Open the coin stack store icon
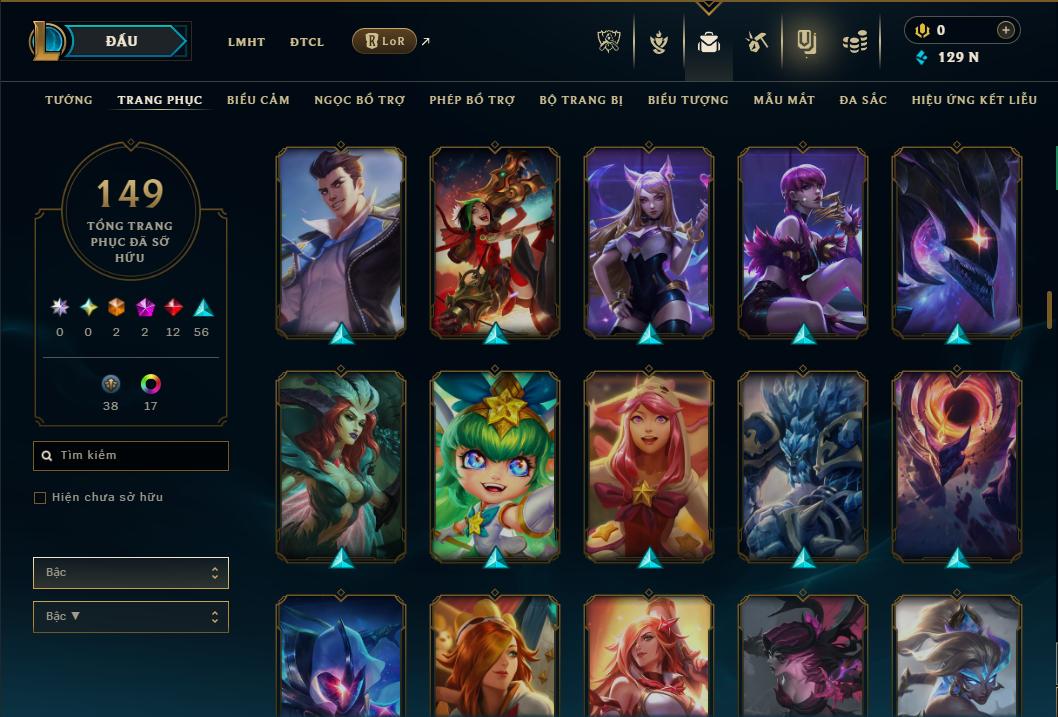This screenshot has height=717, width=1058. (x=854, y=42)
